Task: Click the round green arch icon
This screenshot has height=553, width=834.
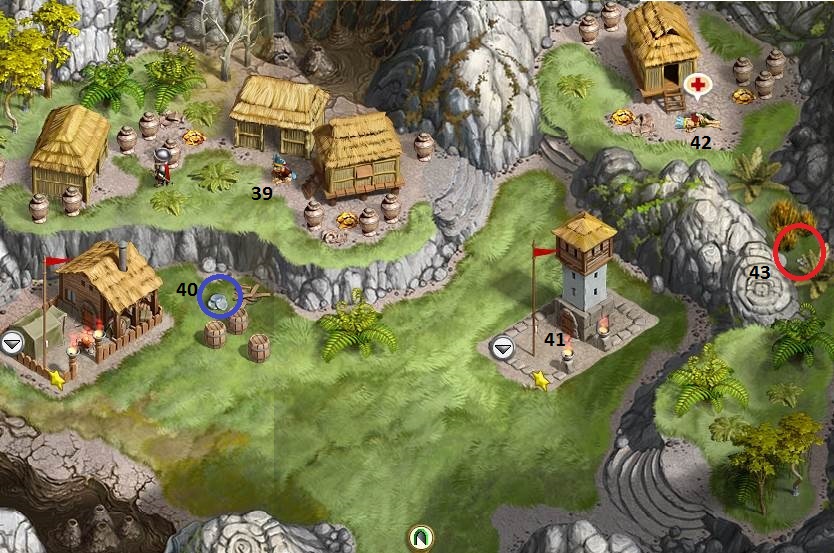Action: 421,537
